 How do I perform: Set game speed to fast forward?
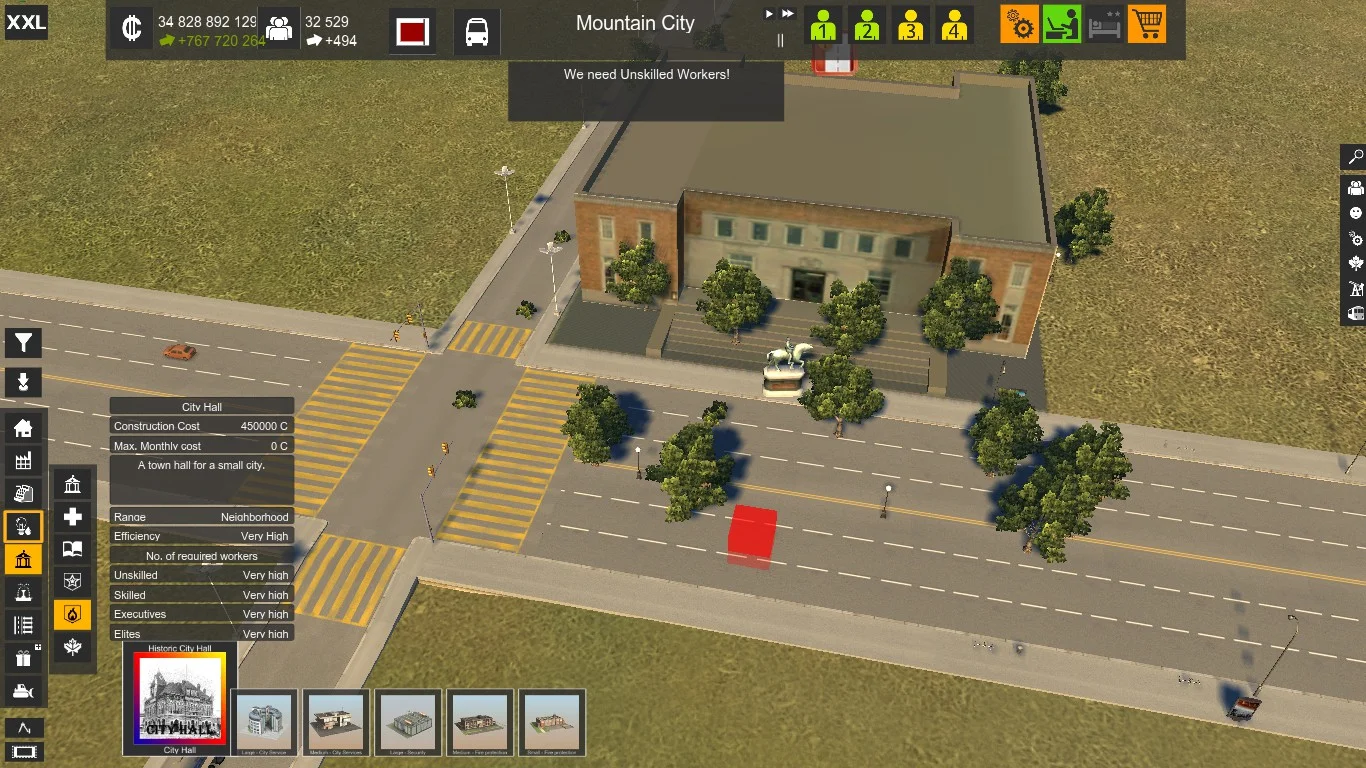pos(788,14)
